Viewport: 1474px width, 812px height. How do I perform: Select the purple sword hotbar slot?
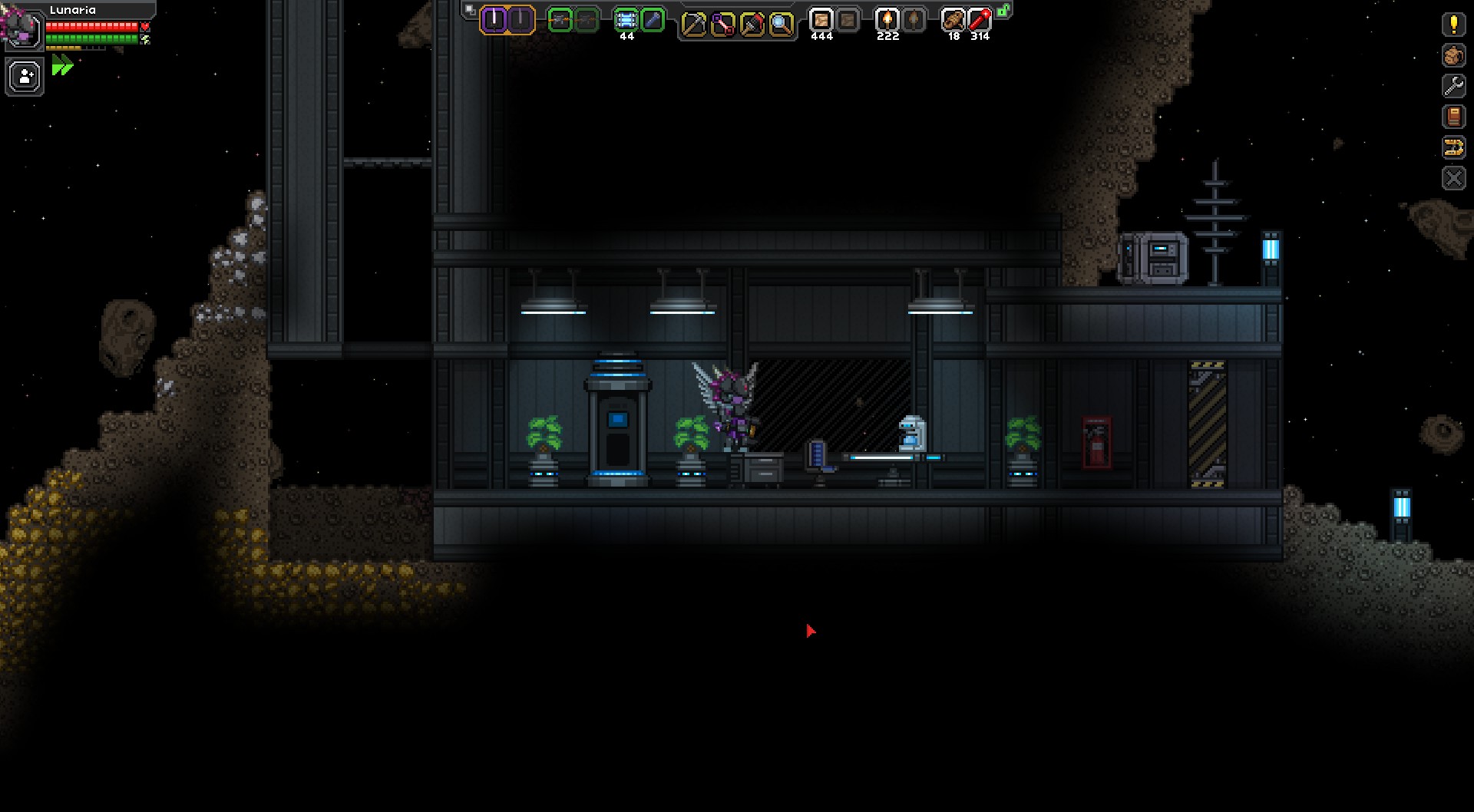(494, 20)
